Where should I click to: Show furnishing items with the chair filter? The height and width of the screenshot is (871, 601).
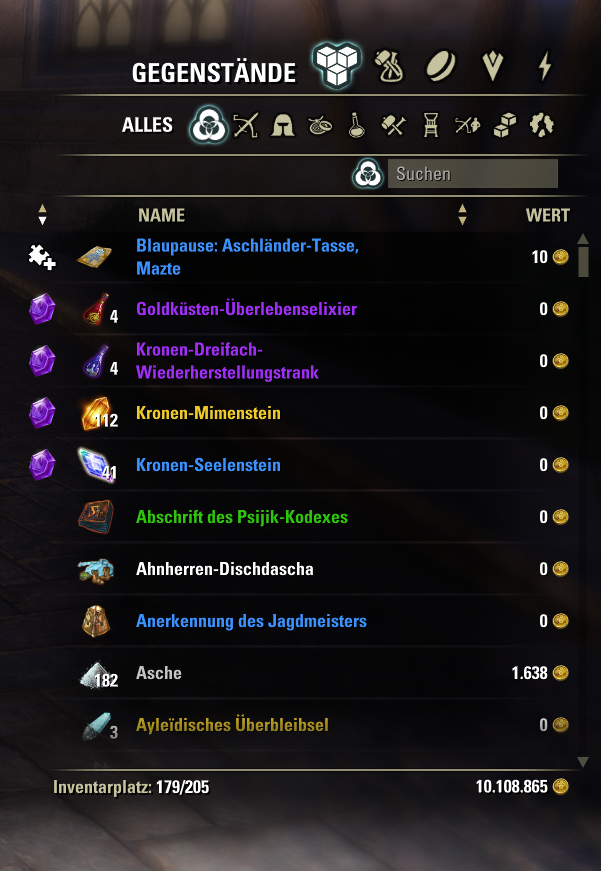click(431, 126)
